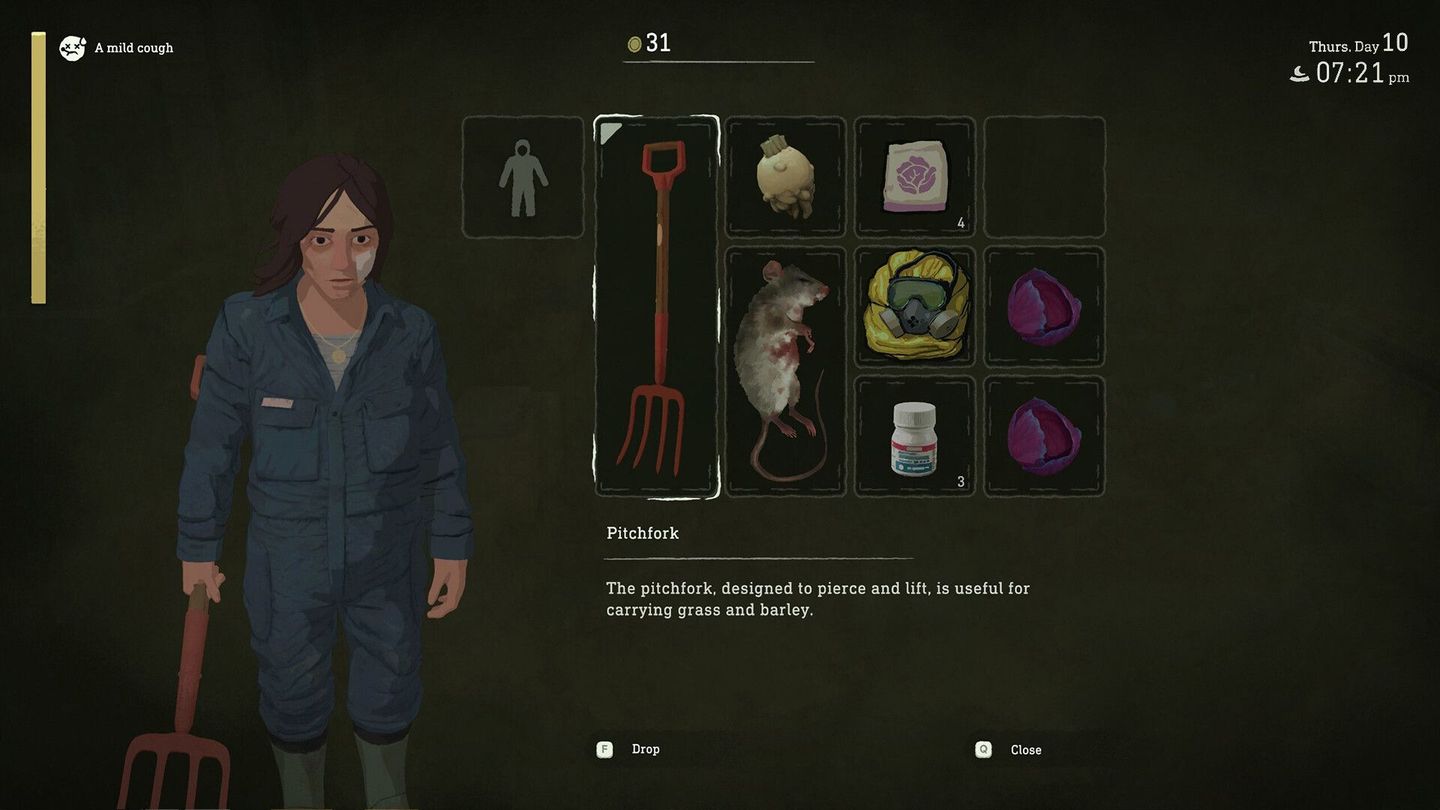1440x810 pixels.
Task: Click the 'A mild cough' status text
Action: pos(133,47)
